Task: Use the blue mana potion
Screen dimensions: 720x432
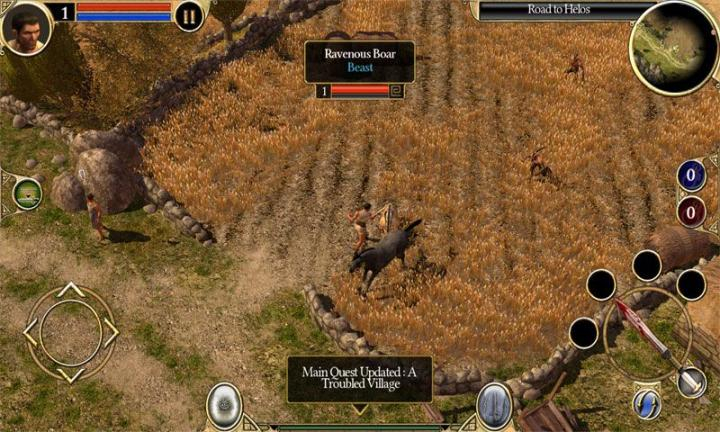Action: click(x=691, y=175)
